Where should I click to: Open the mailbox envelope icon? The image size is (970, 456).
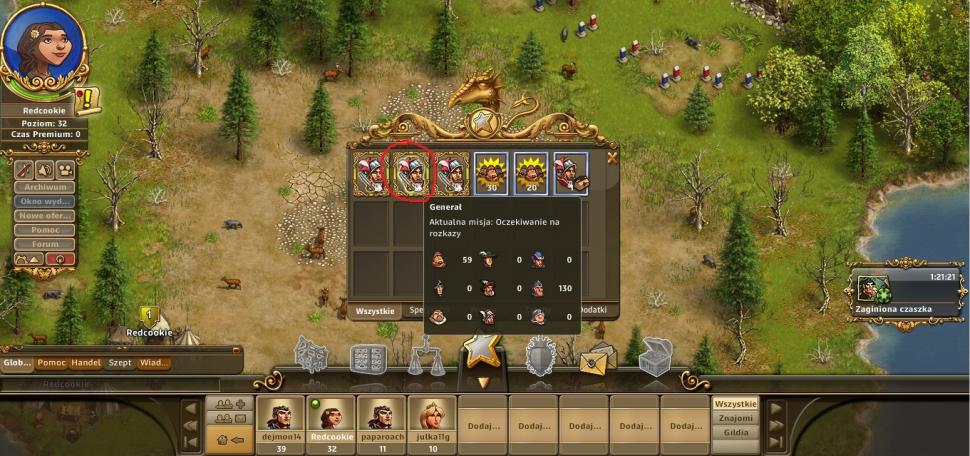599,359
